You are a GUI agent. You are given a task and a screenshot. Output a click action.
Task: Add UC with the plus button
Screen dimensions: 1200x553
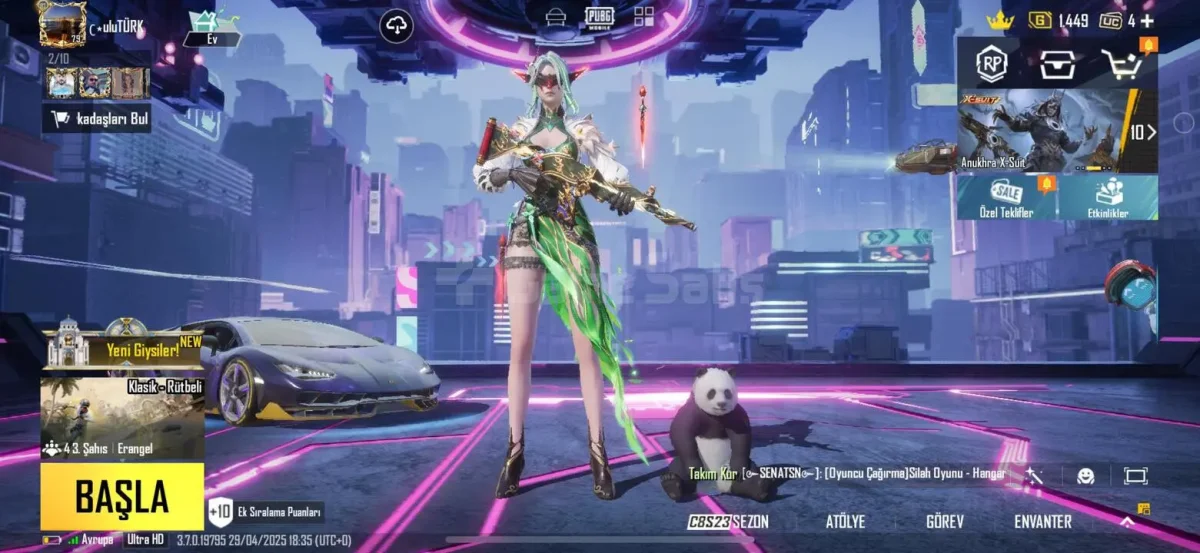click(x=1147, y=20)
